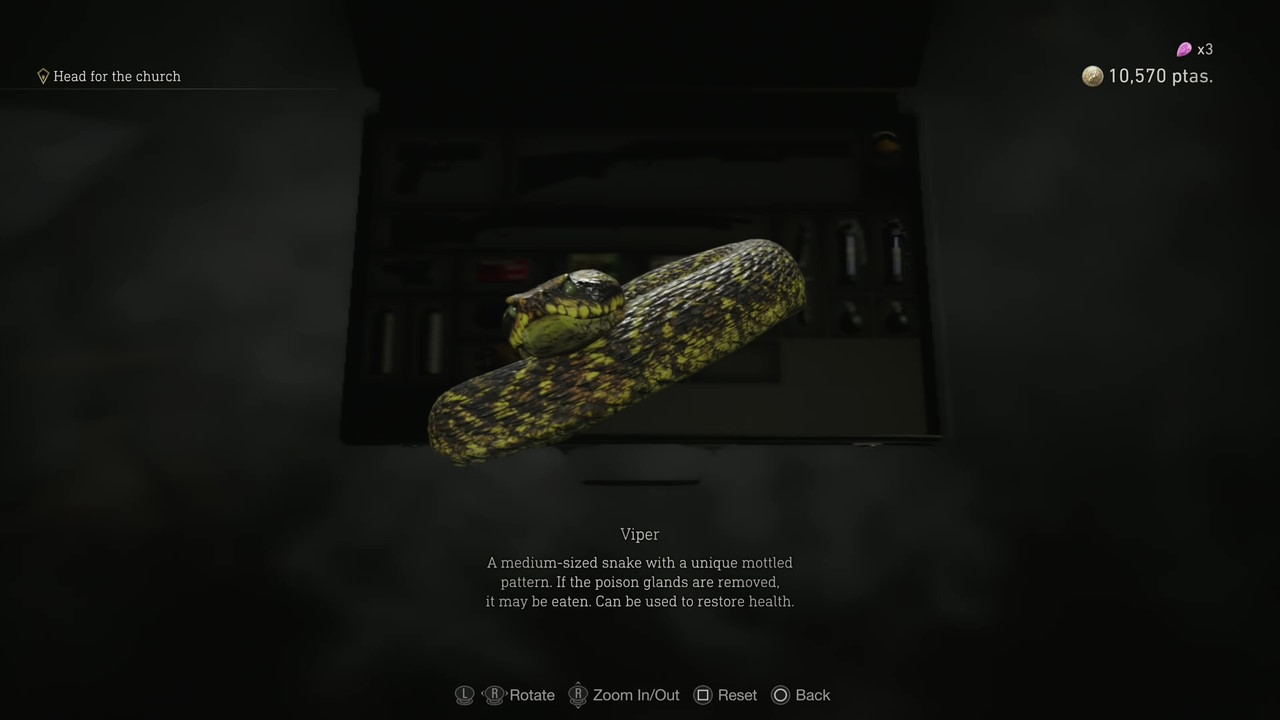The width and height of the screenshot is (1280, 720).
Task: Click the x3 spinel count indicator
Action: pyautogui.click(x=1205, y=49)
